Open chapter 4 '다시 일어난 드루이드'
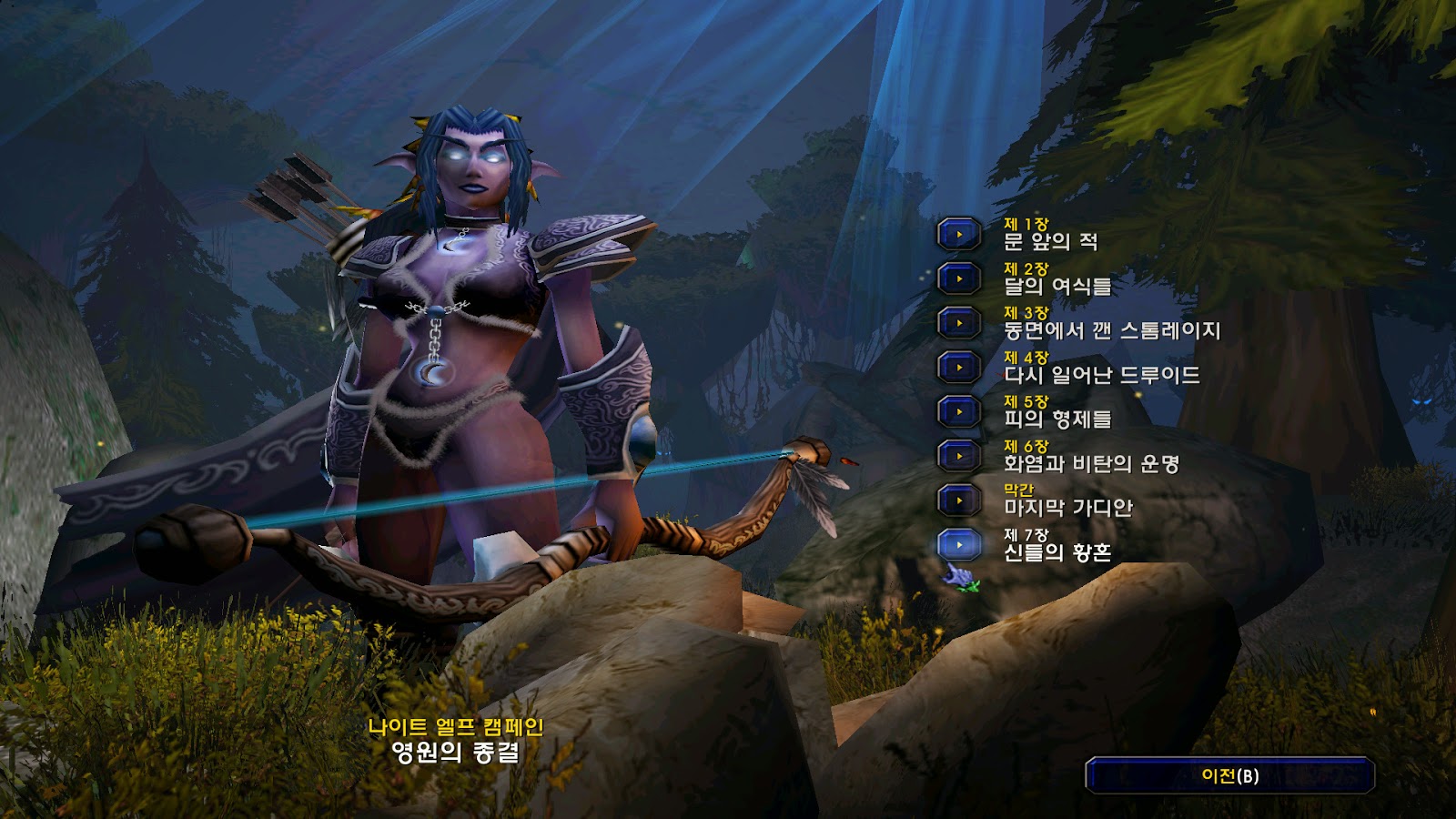Screen dimensions: 1456x819 (959, 368)
